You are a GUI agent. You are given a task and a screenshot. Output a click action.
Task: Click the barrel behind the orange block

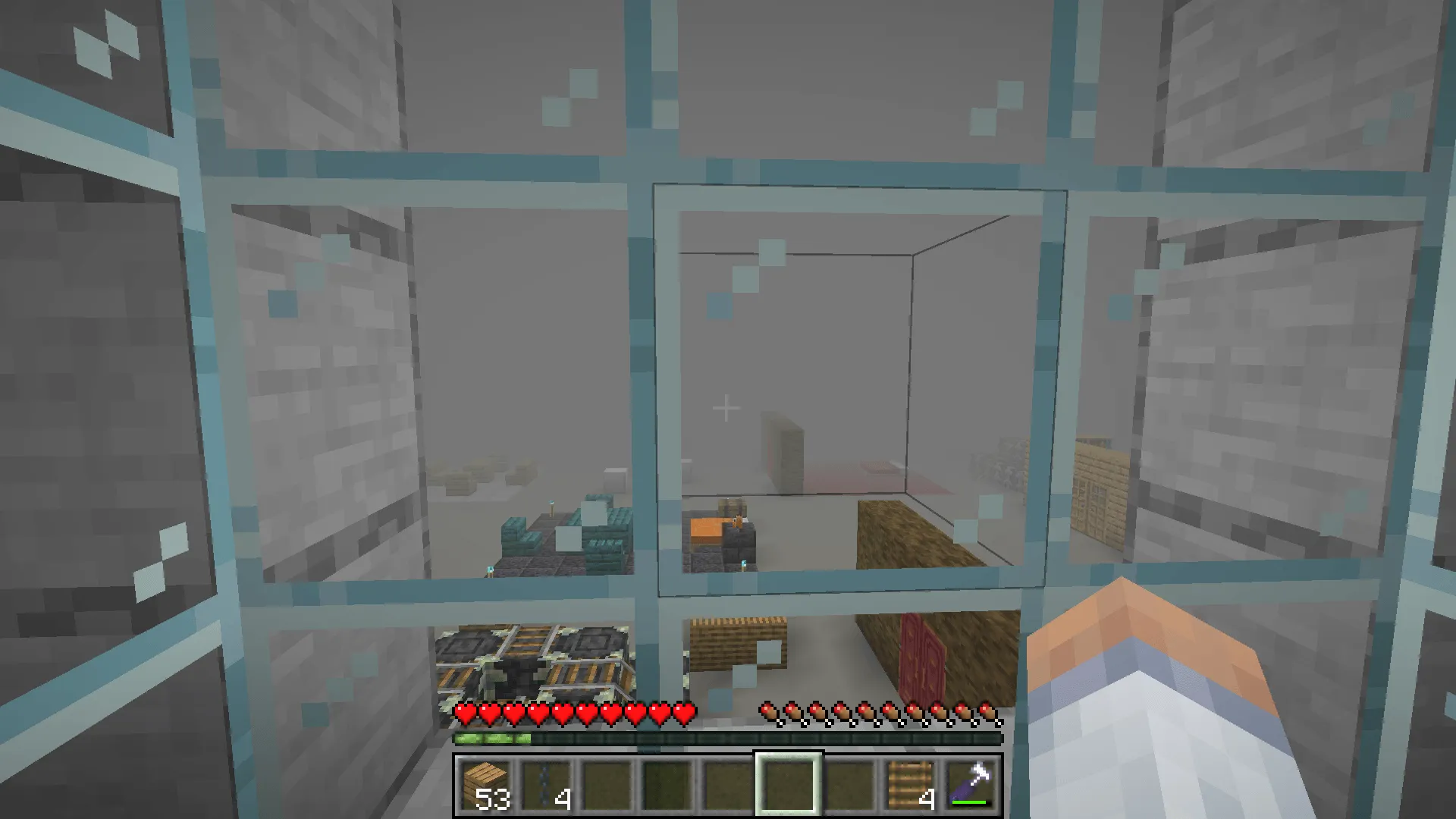733,507
